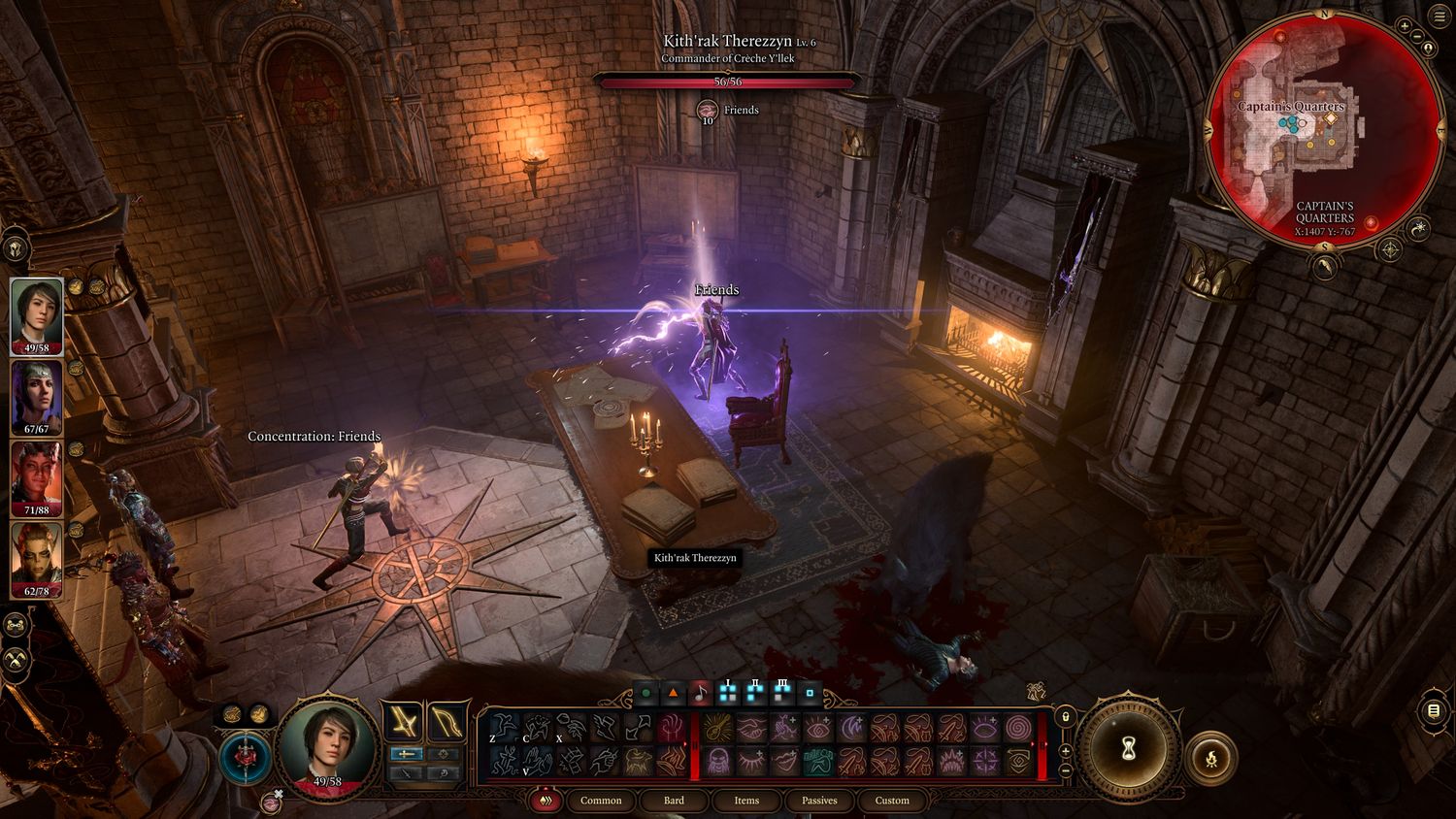Viewport: 1456px width, 819px height.
Task: Toggle the party group mode chain button
Action: (x=16, y=626)
